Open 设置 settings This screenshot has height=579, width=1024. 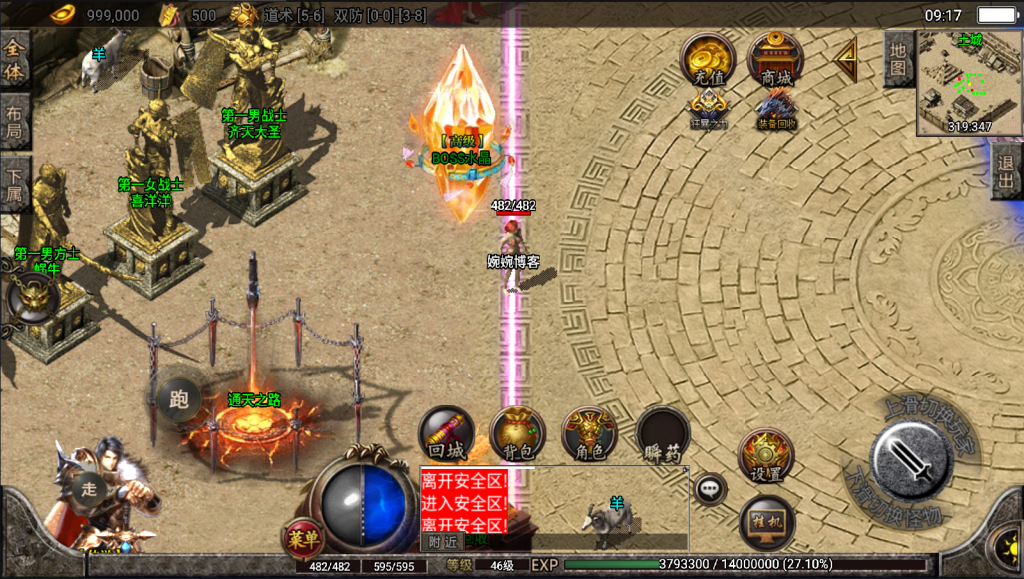767,459
